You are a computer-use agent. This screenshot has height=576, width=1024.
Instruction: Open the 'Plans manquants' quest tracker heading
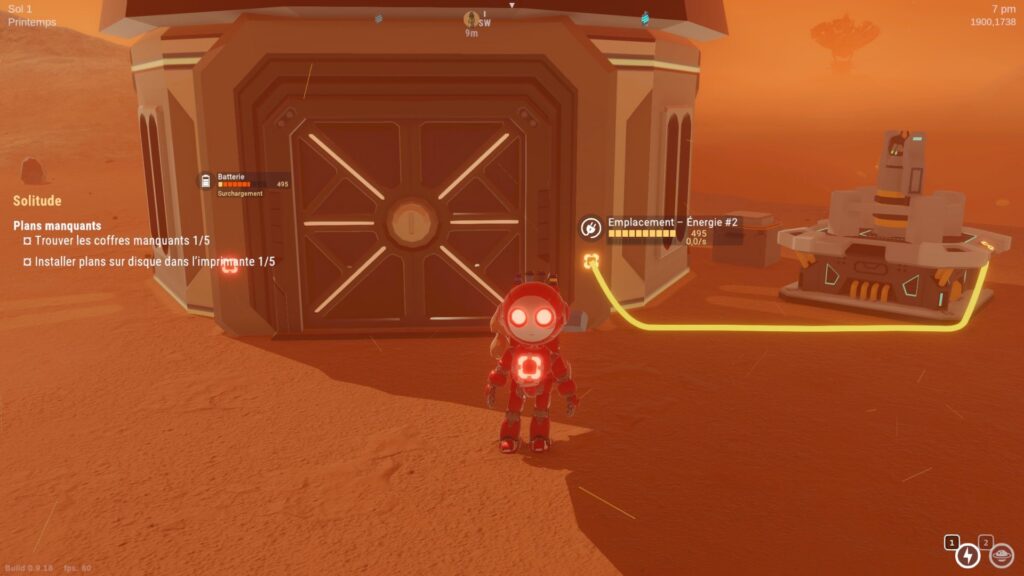coord(57,226)
